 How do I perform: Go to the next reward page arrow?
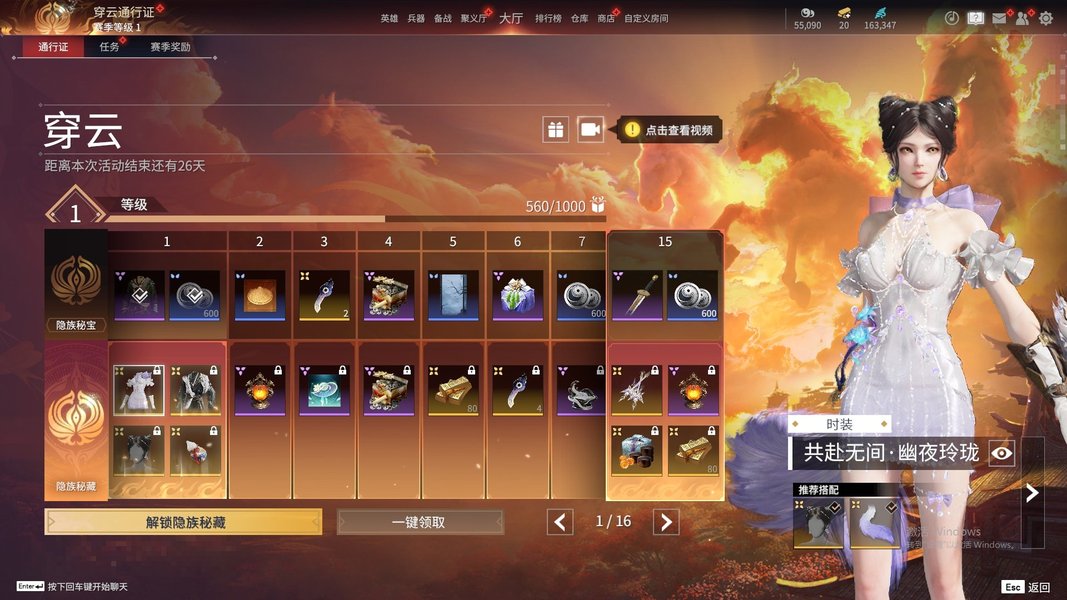point(666,522)
